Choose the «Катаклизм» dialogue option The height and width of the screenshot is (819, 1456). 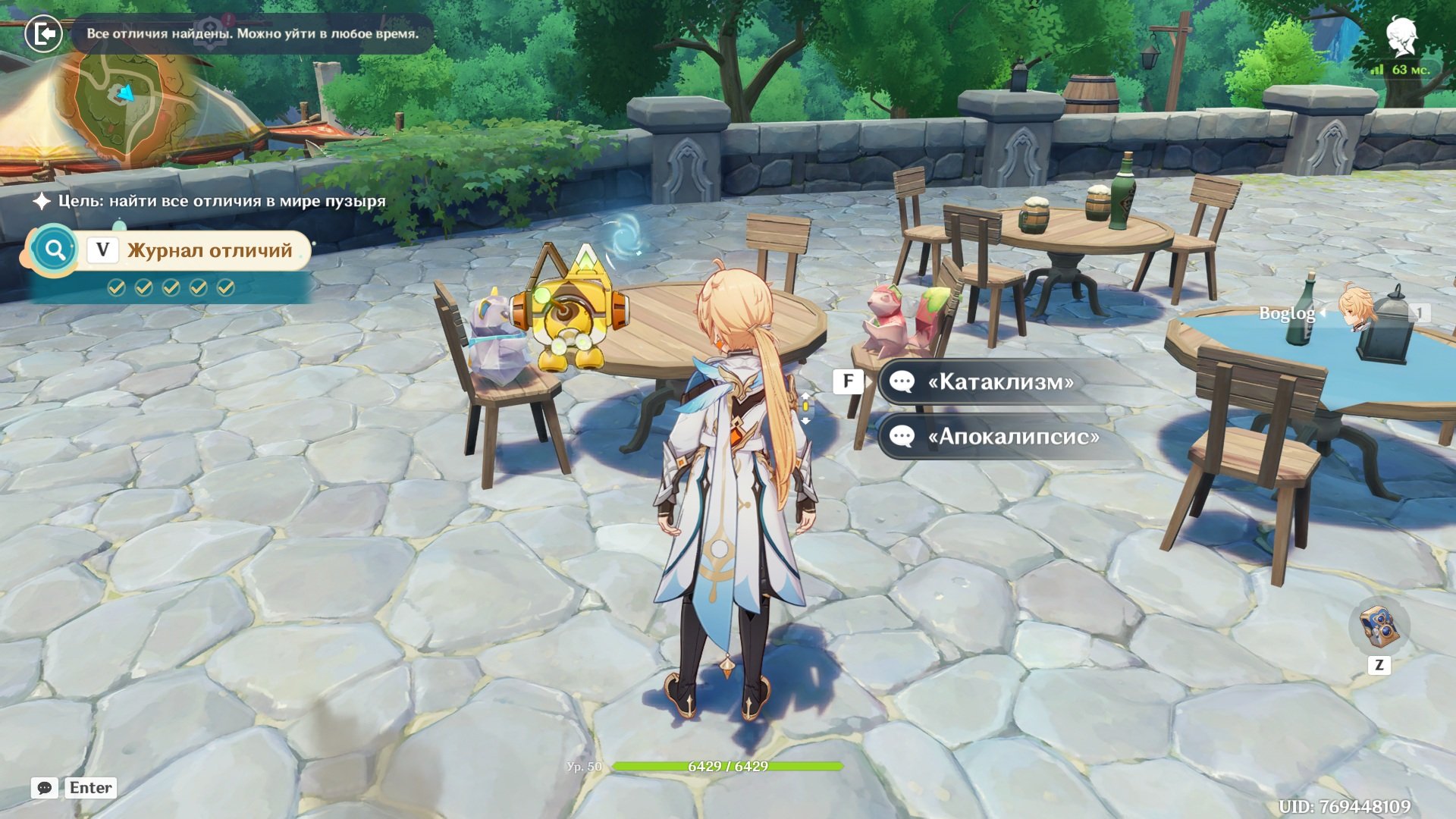[x=999, y=381]
